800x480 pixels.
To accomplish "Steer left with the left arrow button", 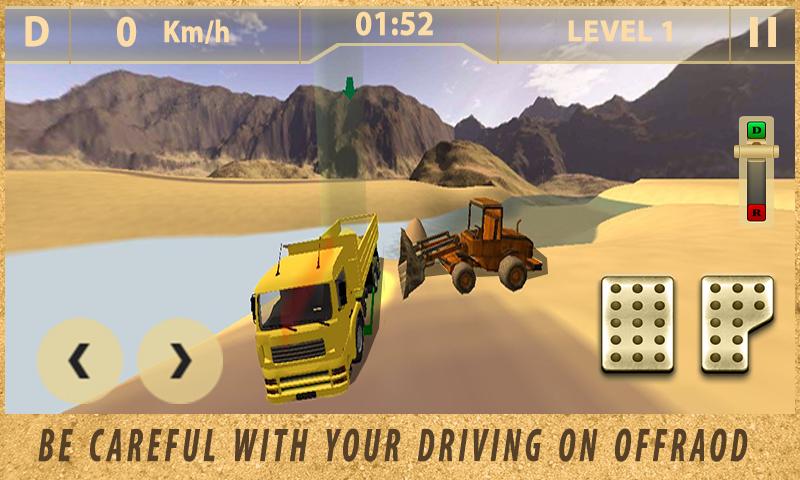I will (80, 361).
